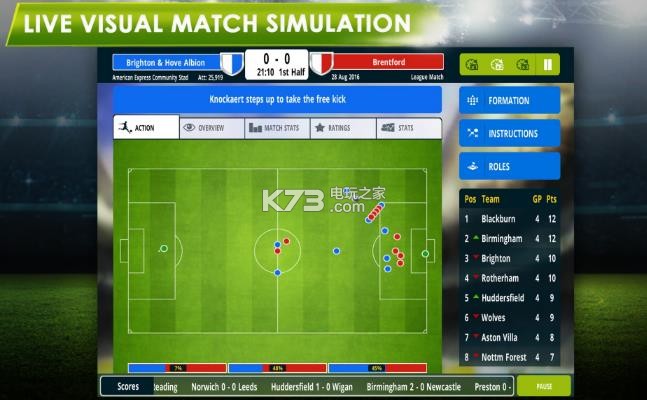Click the green PAUSE text button
The width and height of the screenshot is (647, 400).
pos(544,386)
